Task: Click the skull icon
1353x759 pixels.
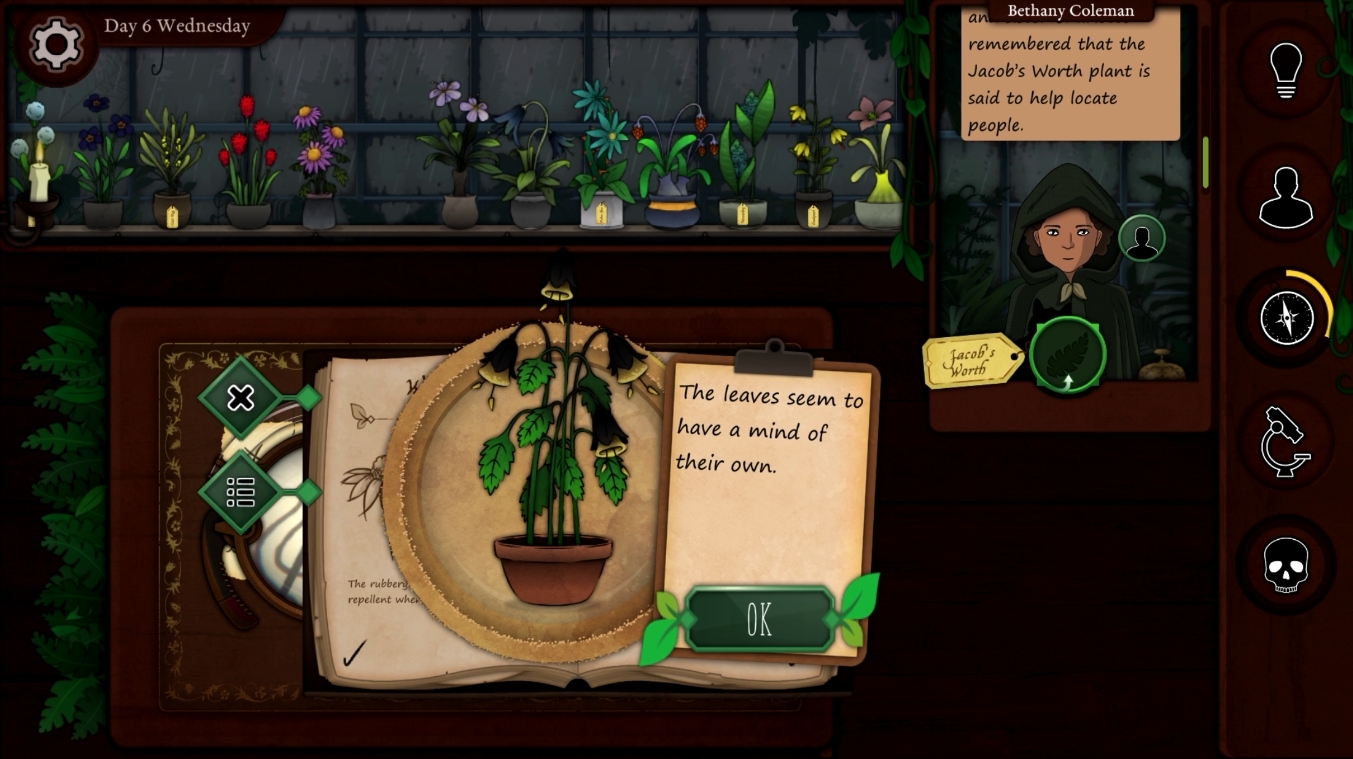Action: click(x=1286, y=566)
